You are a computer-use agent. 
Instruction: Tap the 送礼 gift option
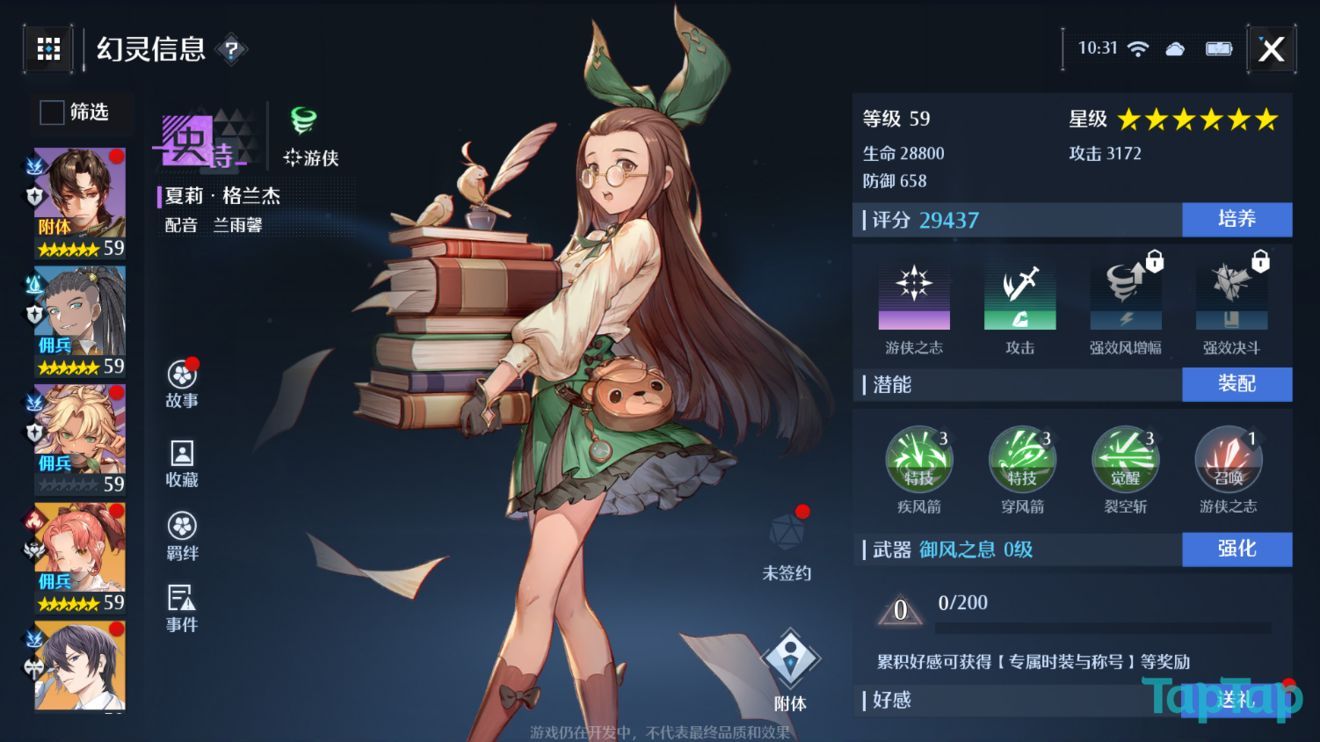[x=1237, y=700]
